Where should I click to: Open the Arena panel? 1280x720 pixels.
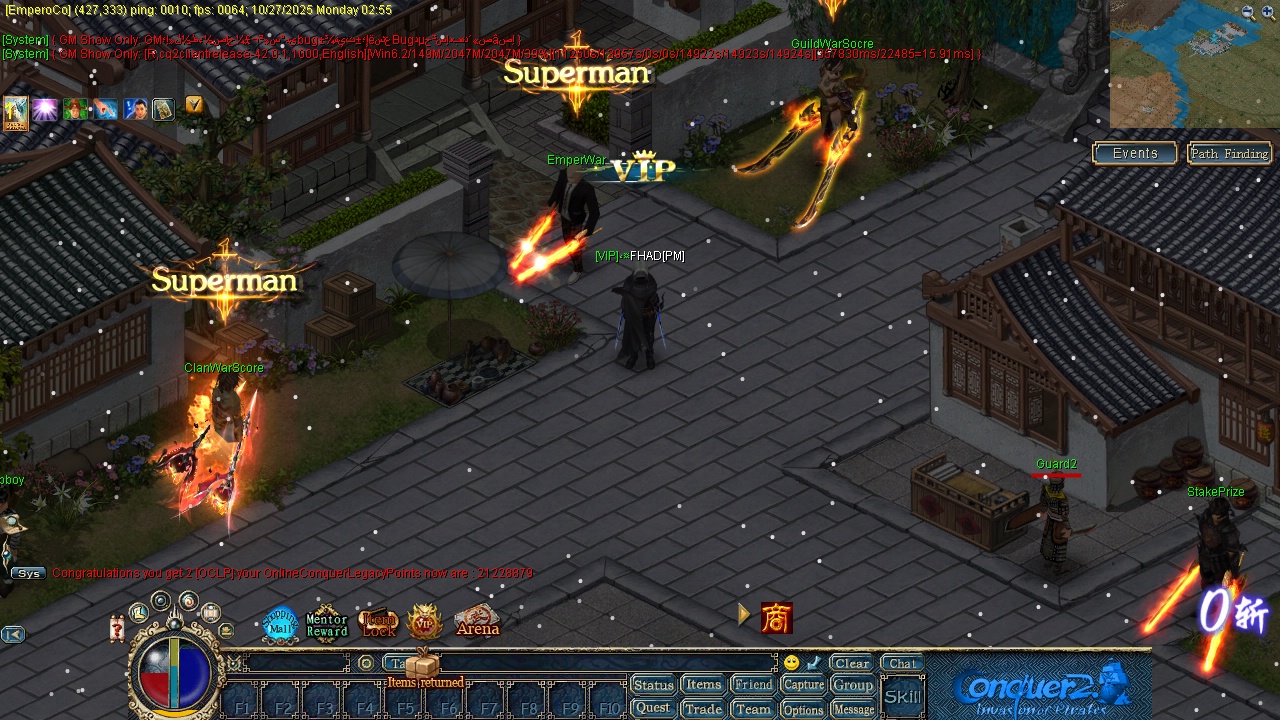click(x=477, y=623)
